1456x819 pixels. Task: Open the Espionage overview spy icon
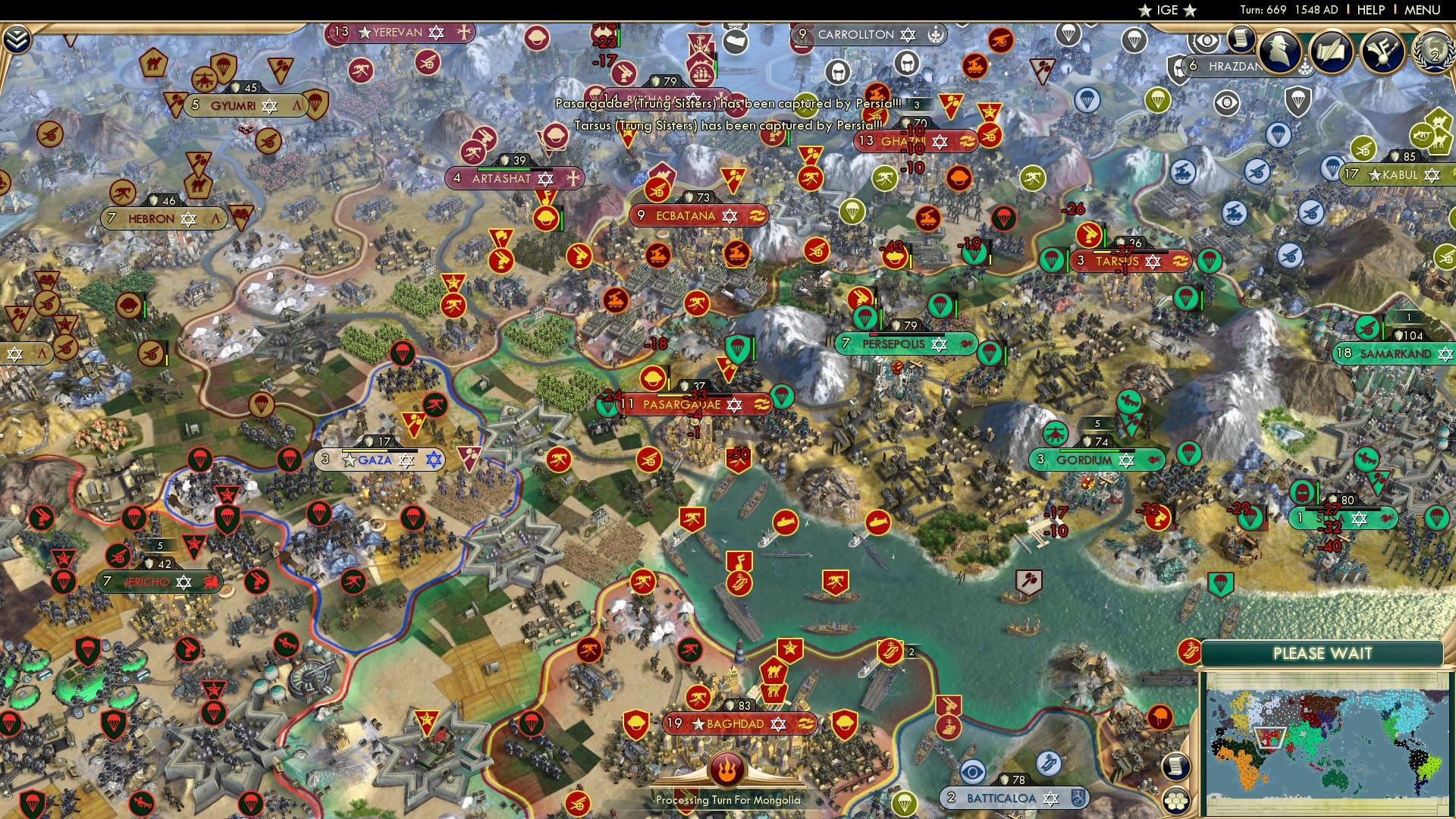click(1280, 53)
